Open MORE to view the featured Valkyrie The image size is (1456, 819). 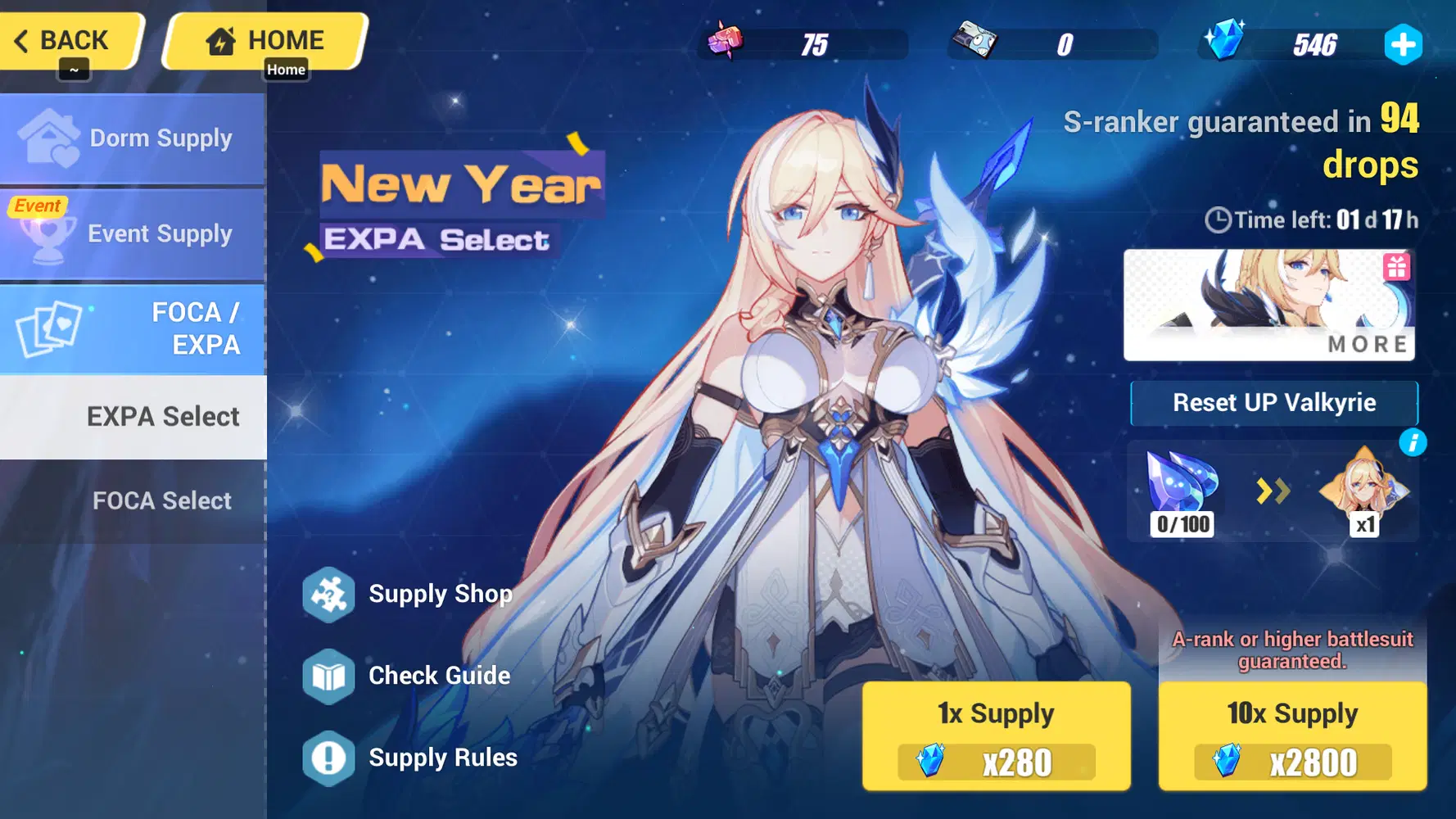point(1367,344)
